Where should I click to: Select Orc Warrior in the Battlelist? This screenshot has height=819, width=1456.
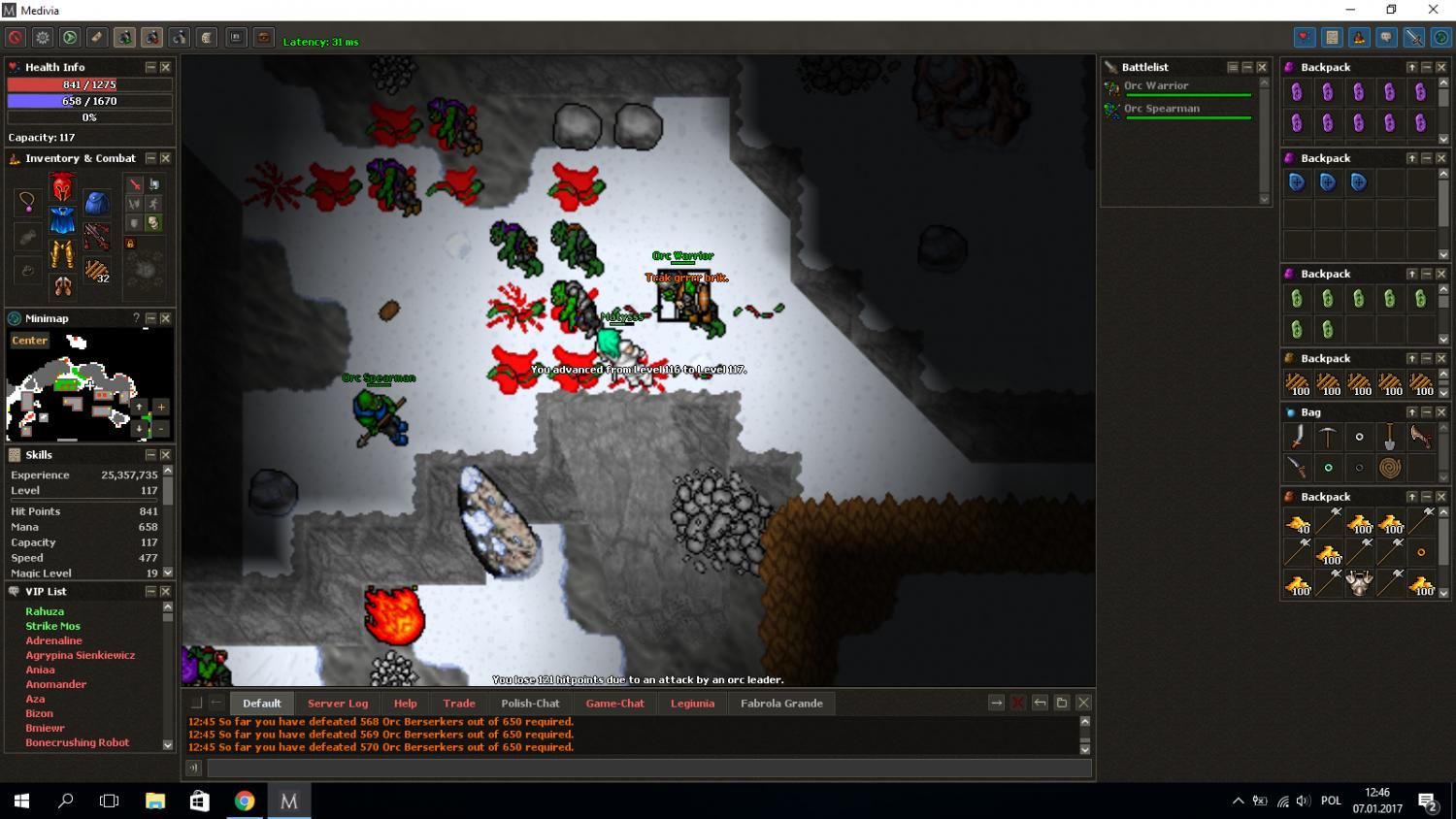[1155, 86]
